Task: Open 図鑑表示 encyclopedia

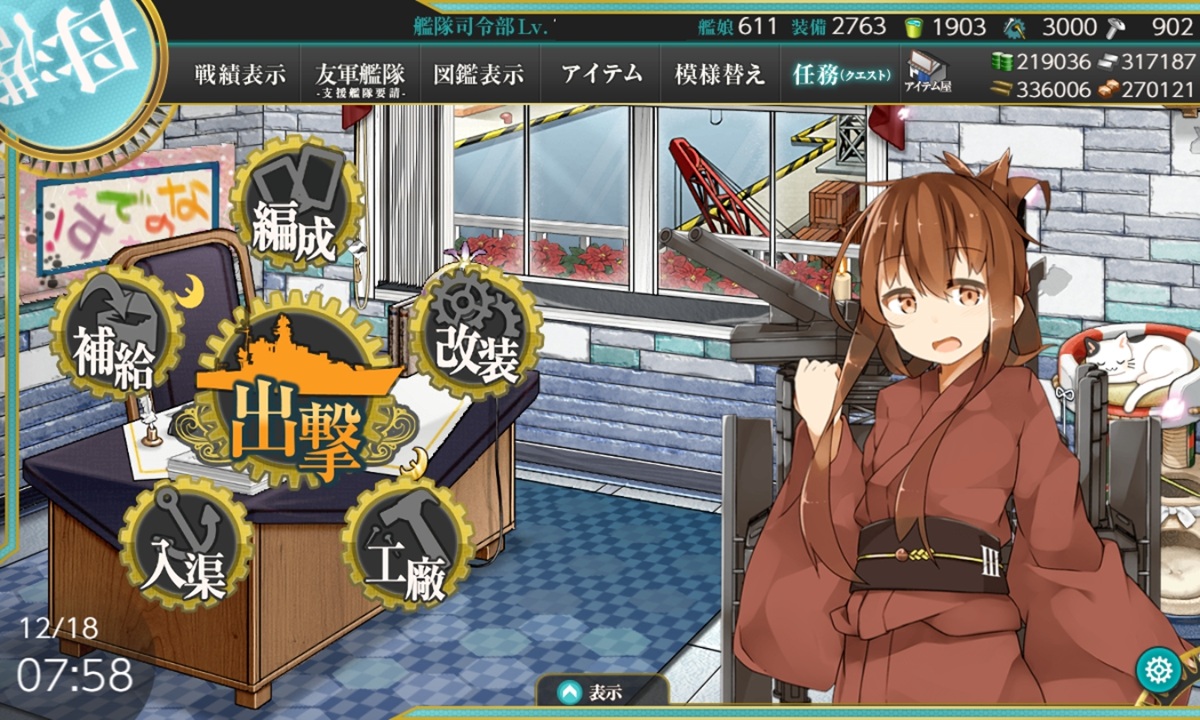Action: coord(478,74)
